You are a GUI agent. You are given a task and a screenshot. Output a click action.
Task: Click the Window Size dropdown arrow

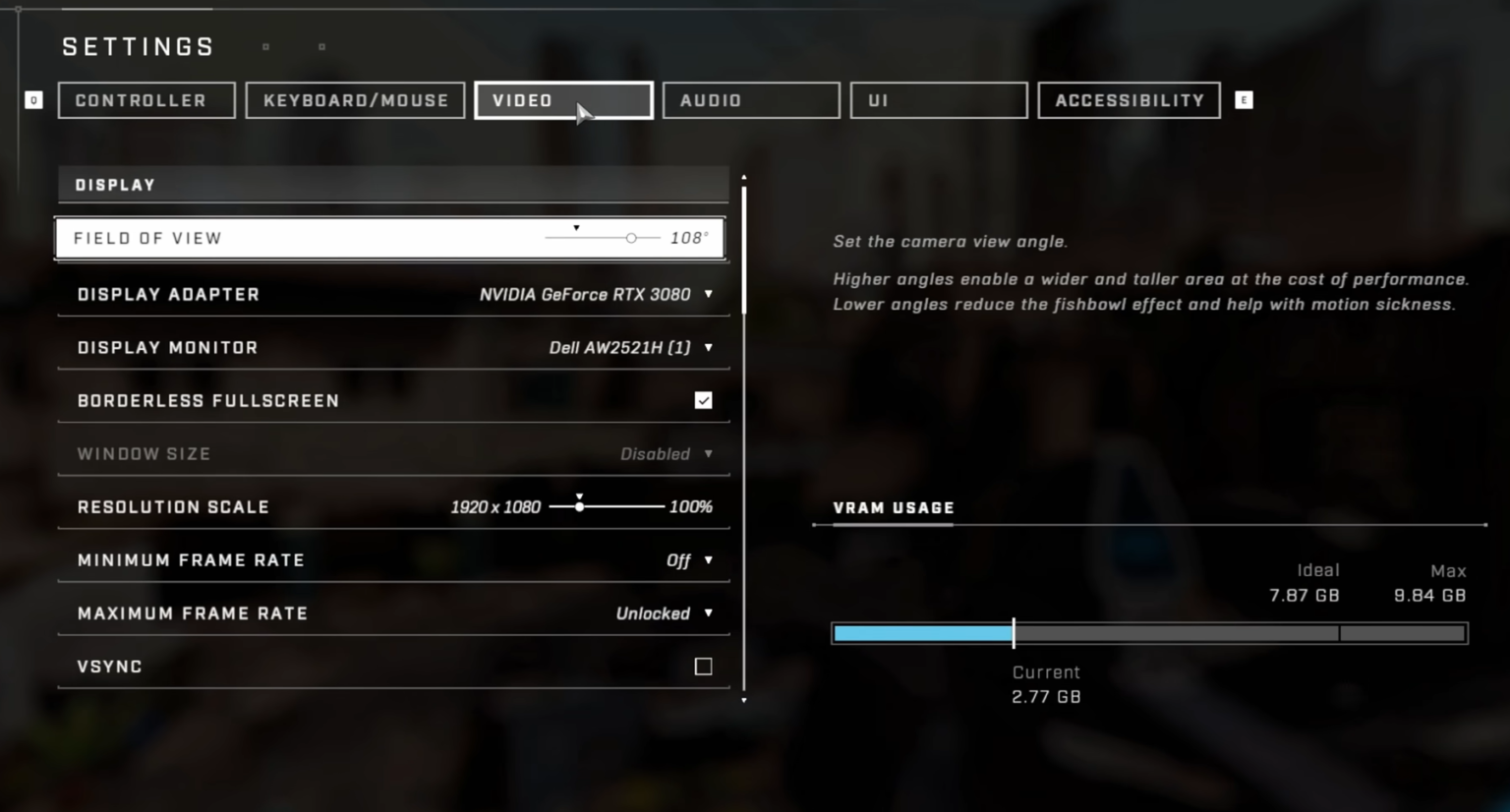(708, 453)
